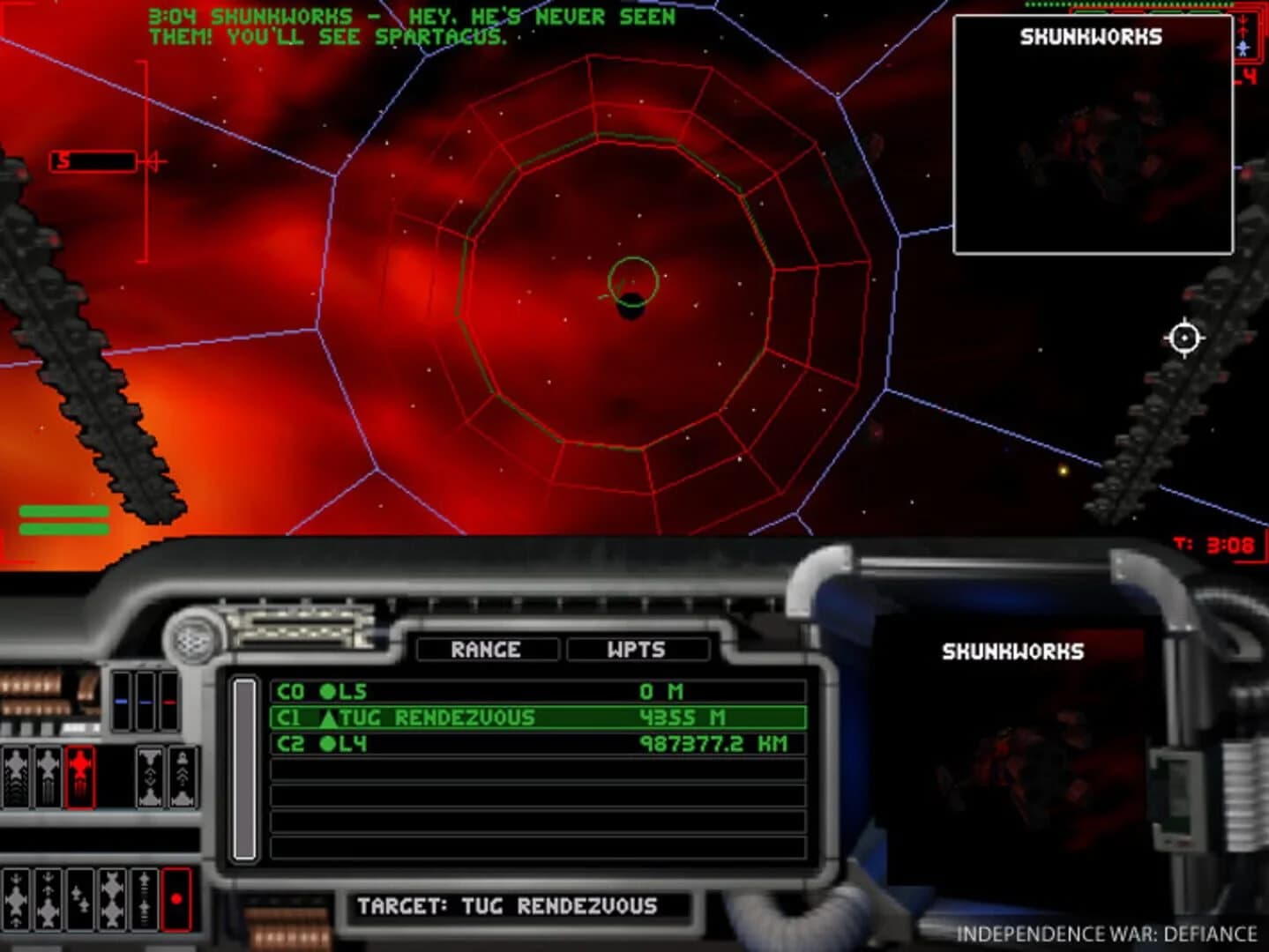Select the large cross-shaped ship silhouette icon

pos(111,898)
